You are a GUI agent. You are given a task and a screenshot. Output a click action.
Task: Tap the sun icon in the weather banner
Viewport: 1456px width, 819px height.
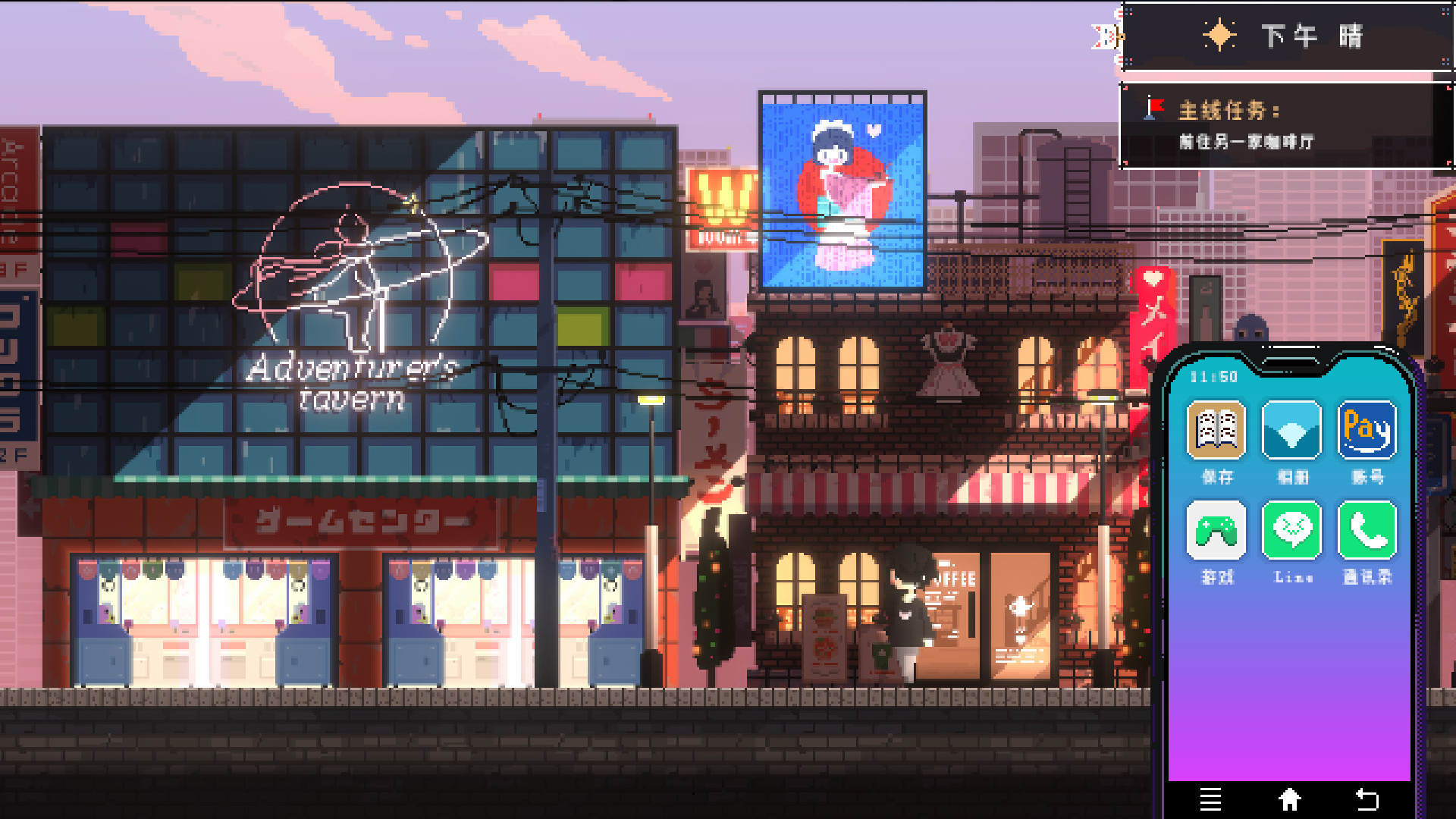pyautogui.click(x=1219, y=35)
